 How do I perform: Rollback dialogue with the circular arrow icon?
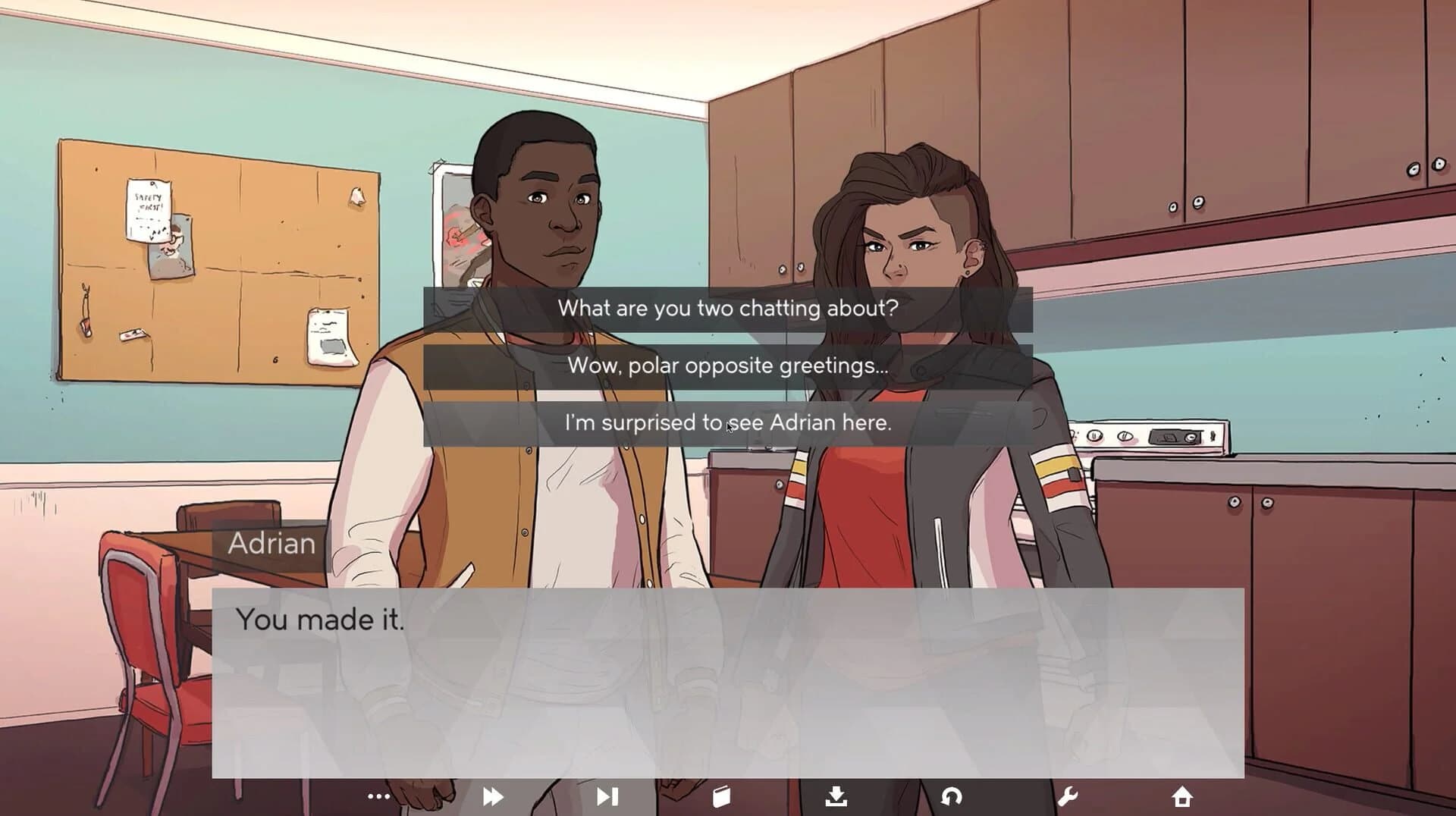pos(952,796)
